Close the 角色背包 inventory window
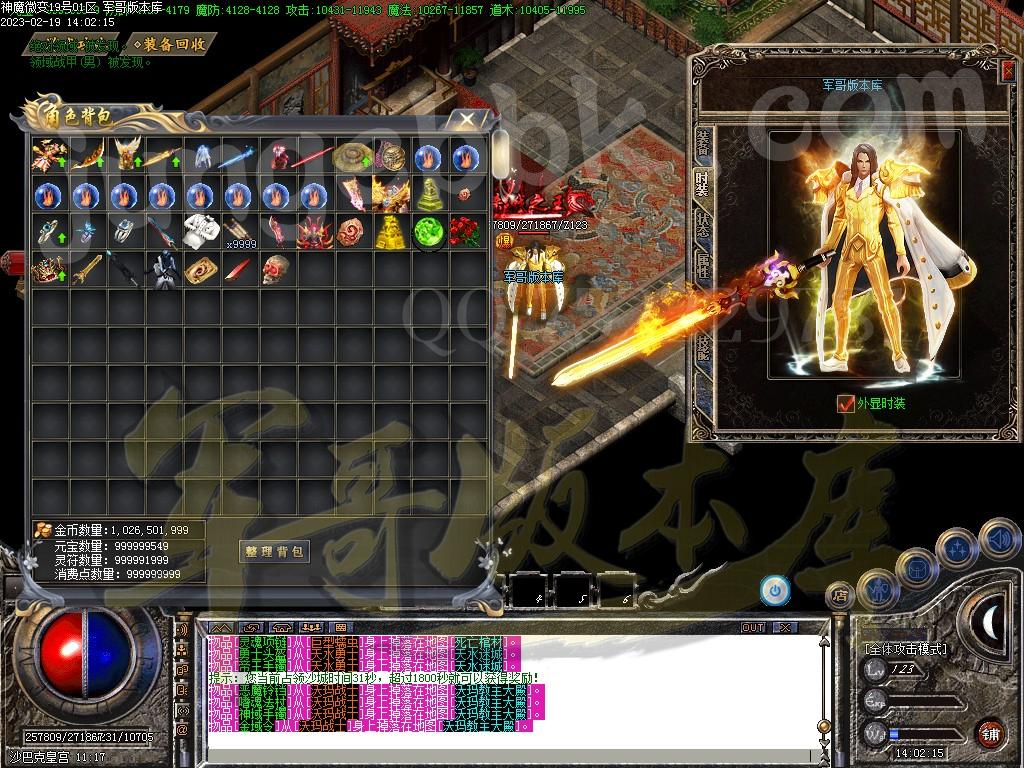The height and width of the screenshot is (768, 1024). (x=466, y=119)
